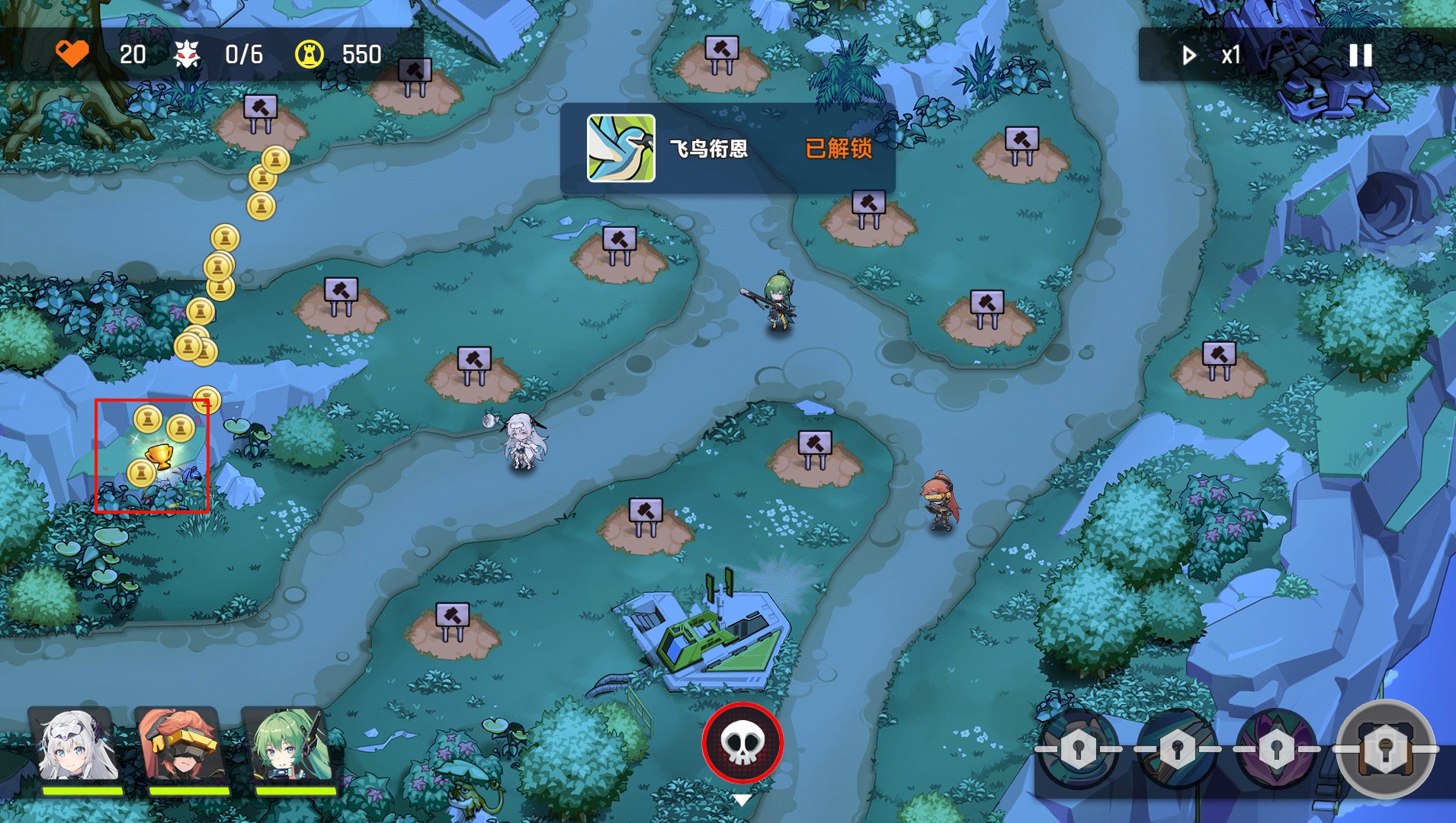The image size is (1456, 823).
Task: Click the orange heart health icon
Action: 72,53
